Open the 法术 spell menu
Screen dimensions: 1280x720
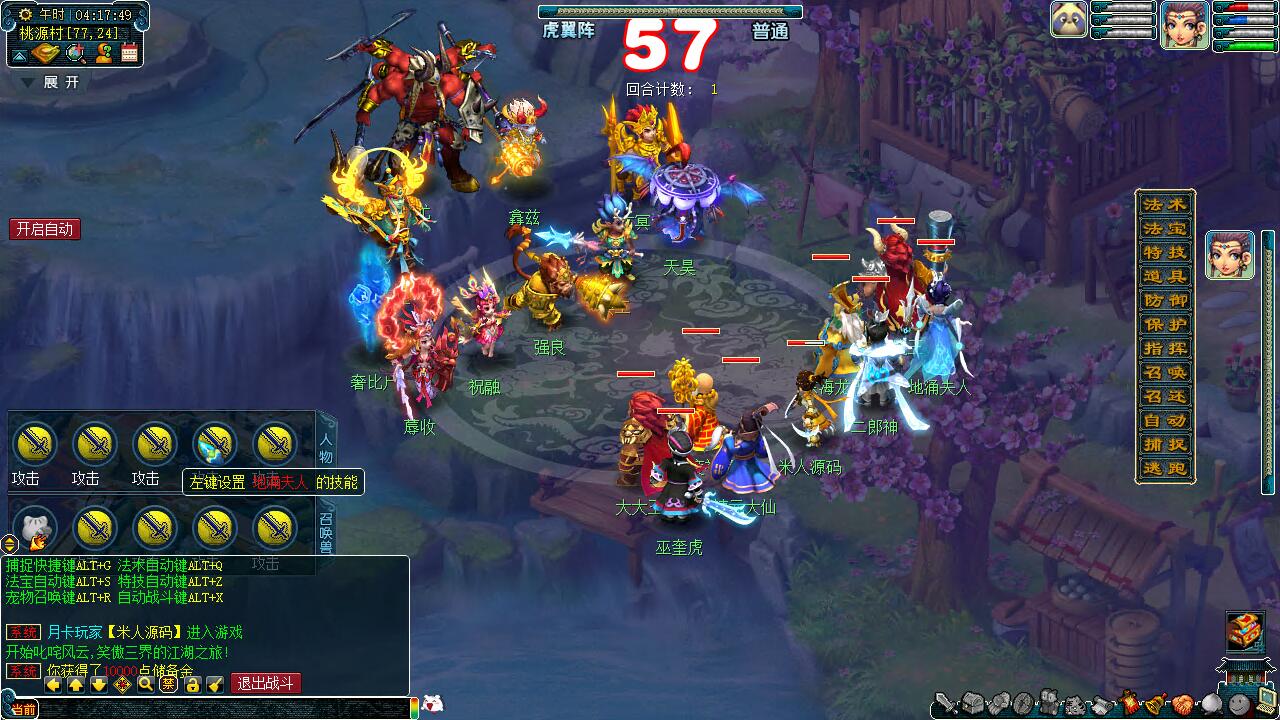coord(1165,204)
